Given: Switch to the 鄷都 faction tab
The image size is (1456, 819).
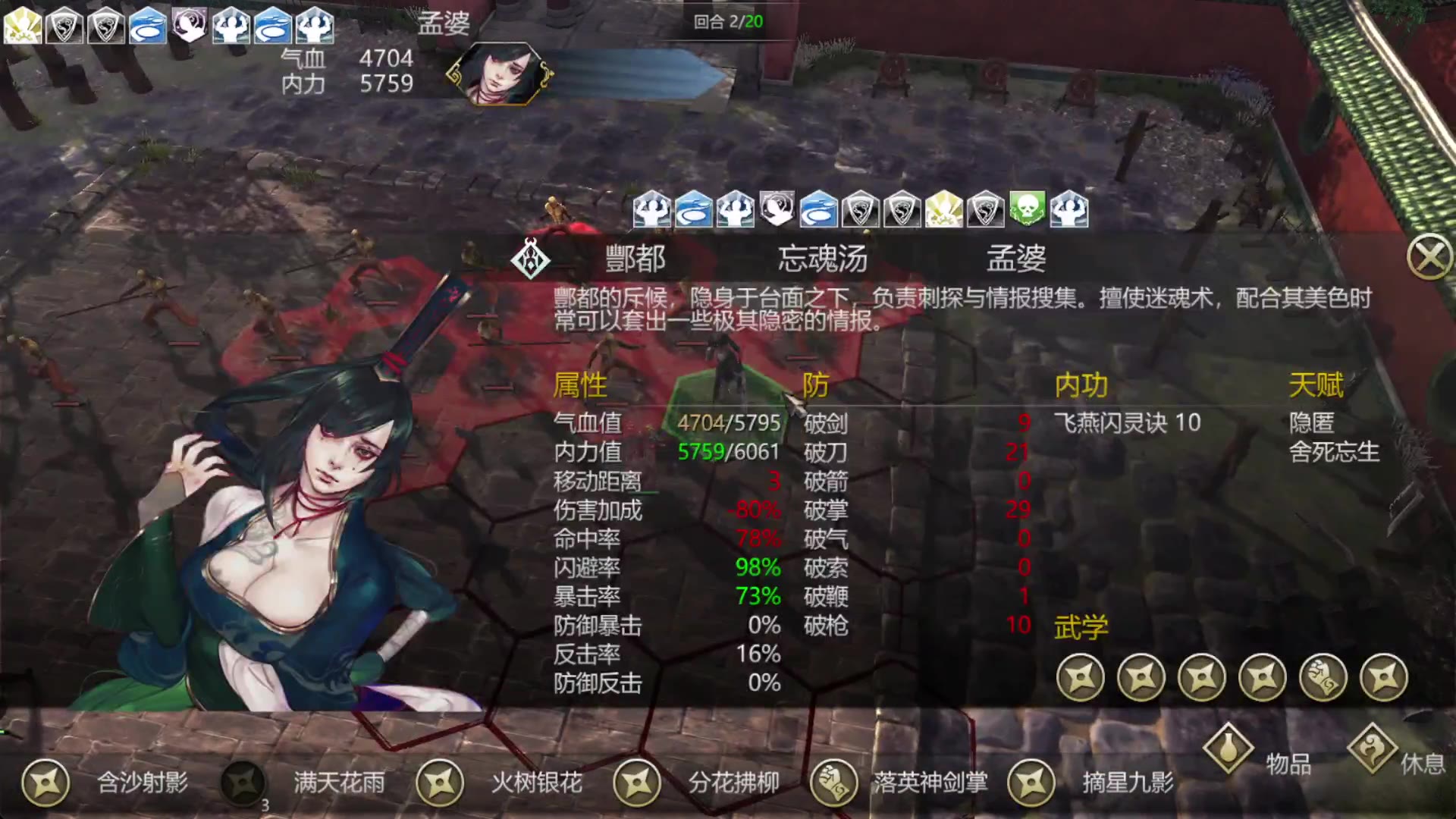Looking at the screenshot, I should coord(635,260).
